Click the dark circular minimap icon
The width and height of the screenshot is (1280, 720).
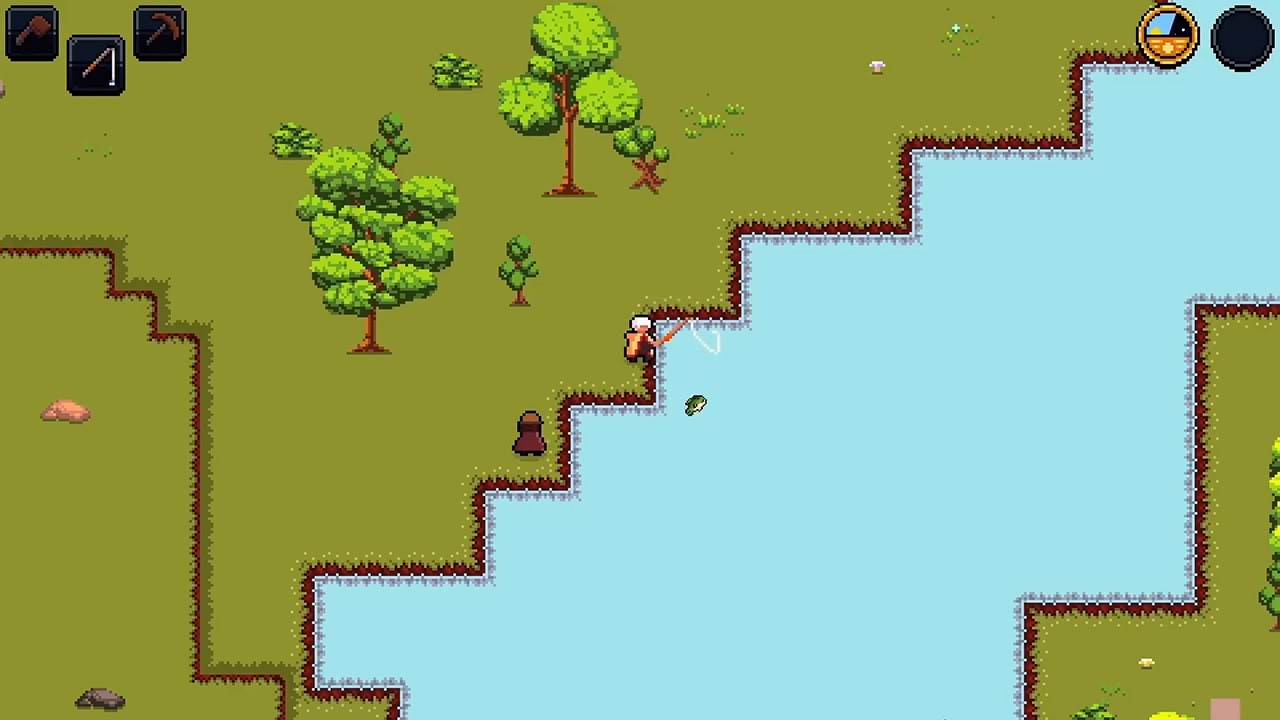[x=1241, y=36]
